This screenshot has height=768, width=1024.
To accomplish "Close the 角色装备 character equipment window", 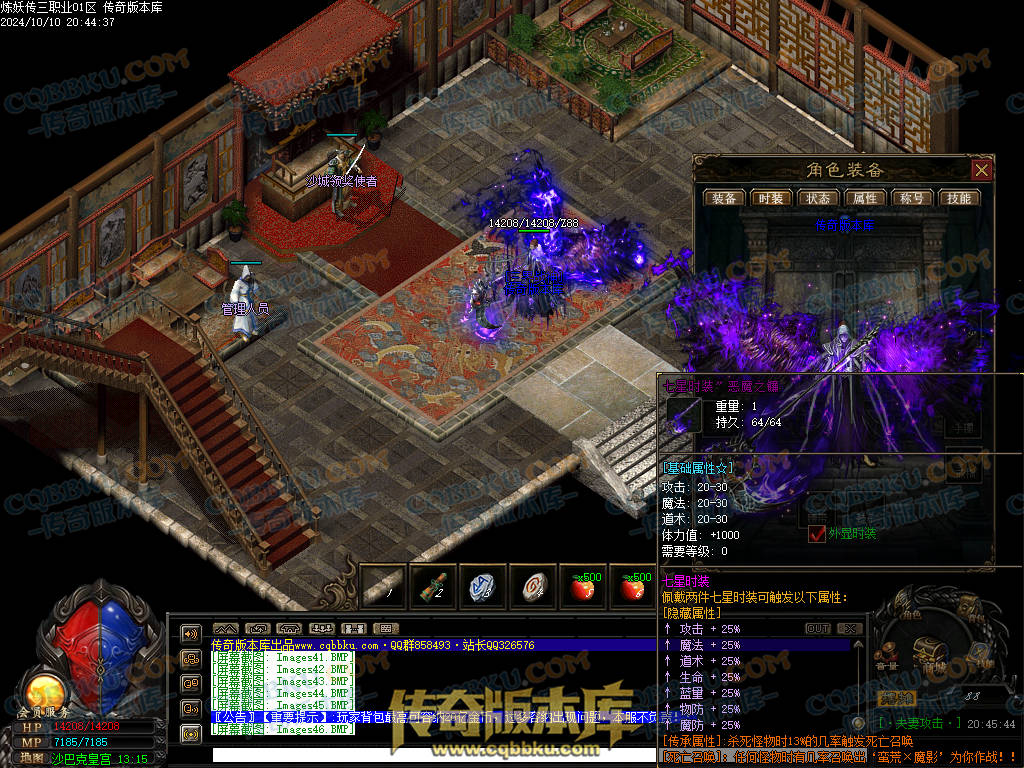I will (981, 170).
